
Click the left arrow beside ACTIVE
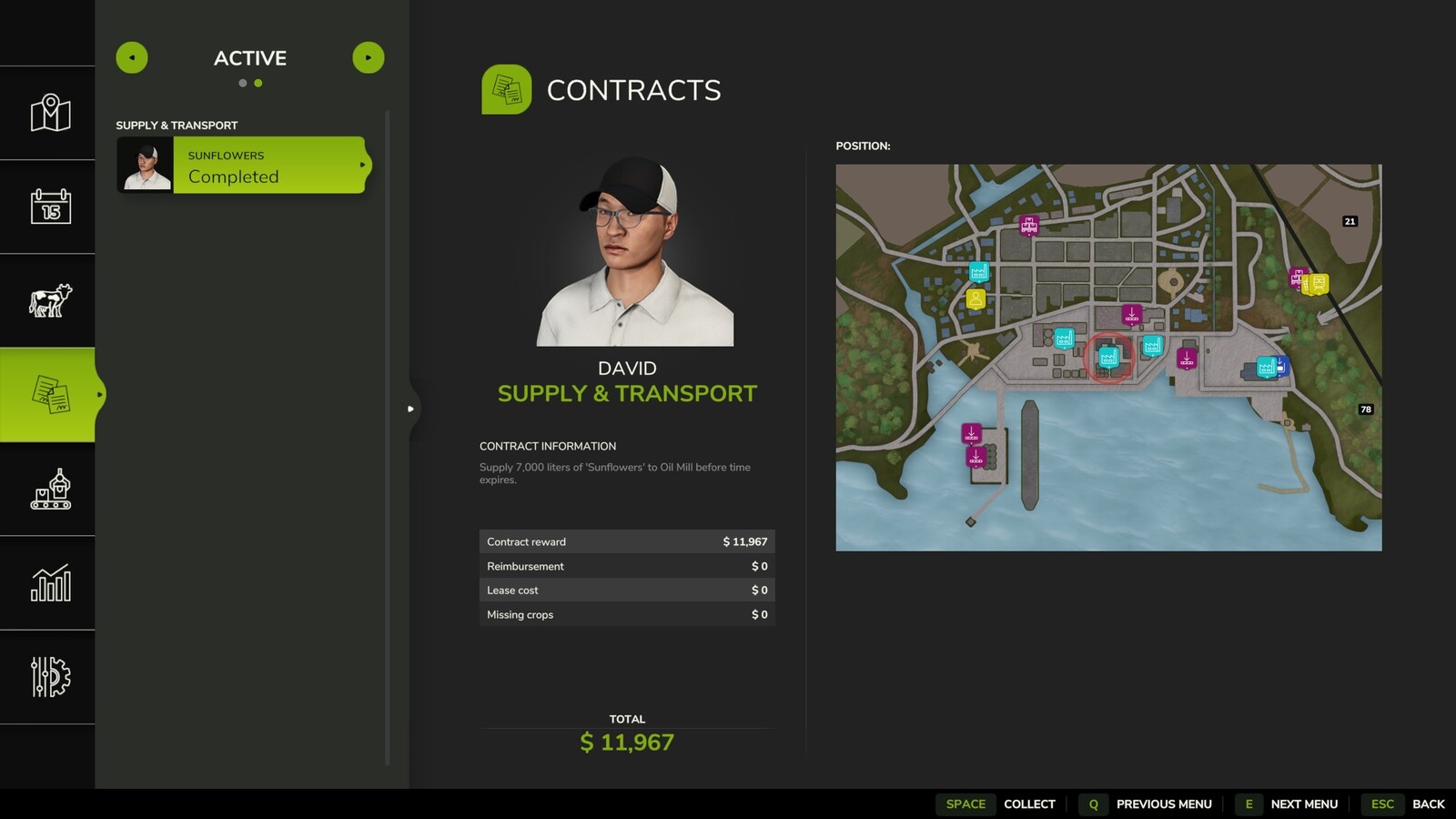tap(132, 57)
